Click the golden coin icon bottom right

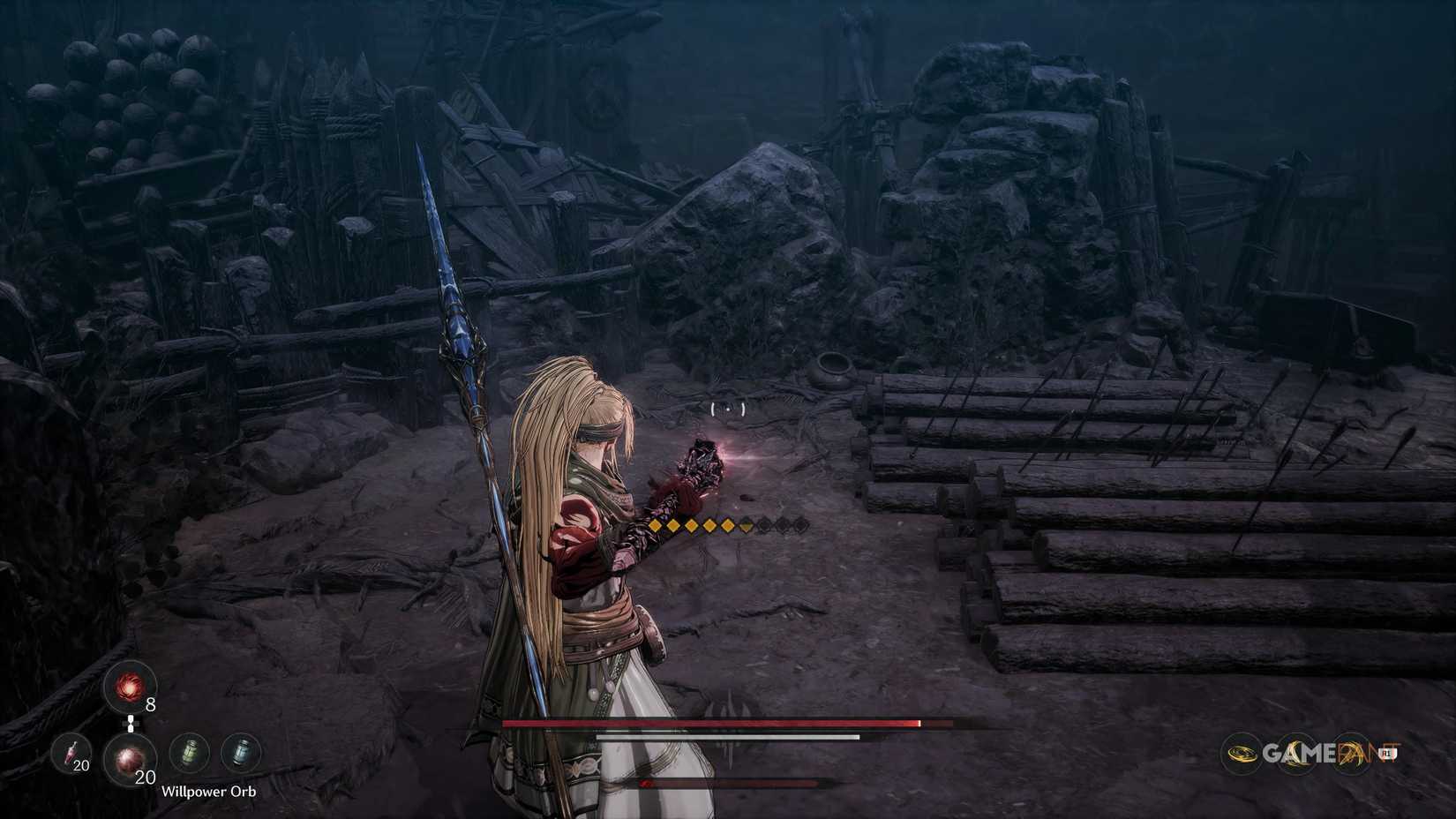[x=1243, y=752]
